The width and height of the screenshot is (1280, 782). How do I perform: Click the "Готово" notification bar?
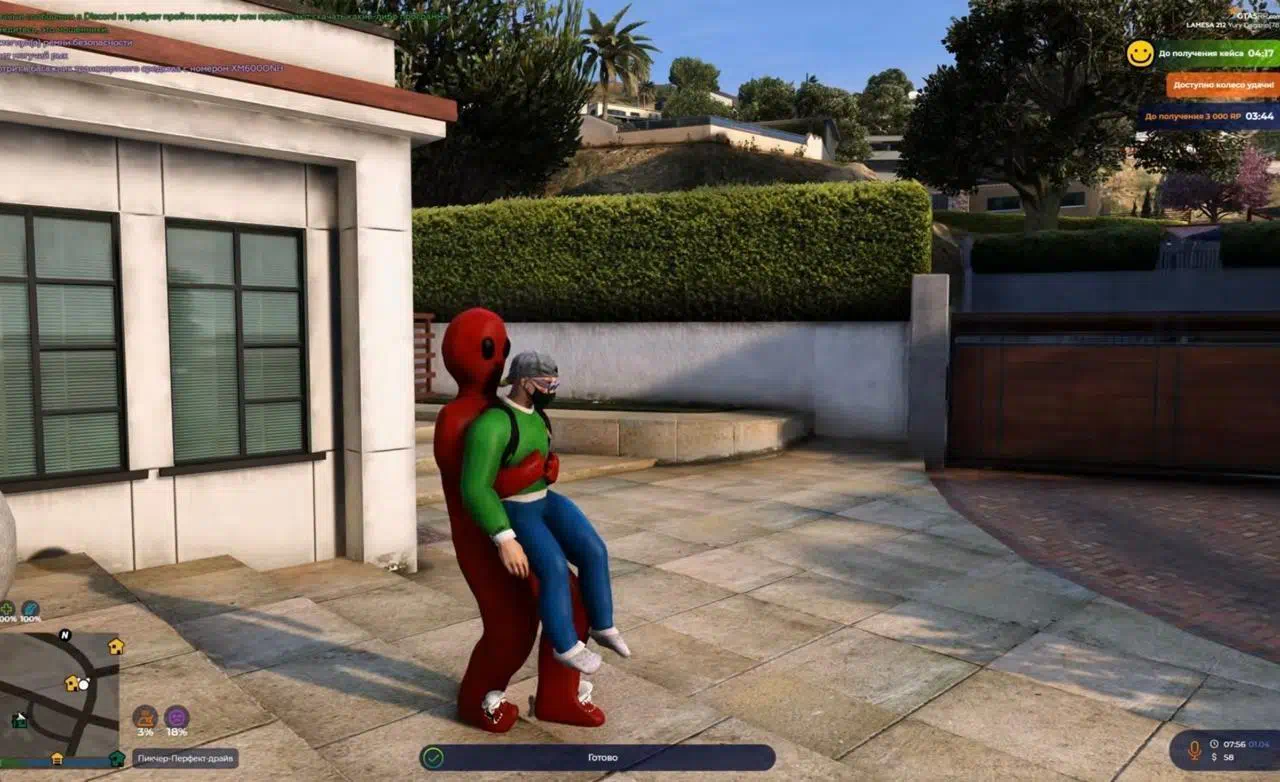598,757
